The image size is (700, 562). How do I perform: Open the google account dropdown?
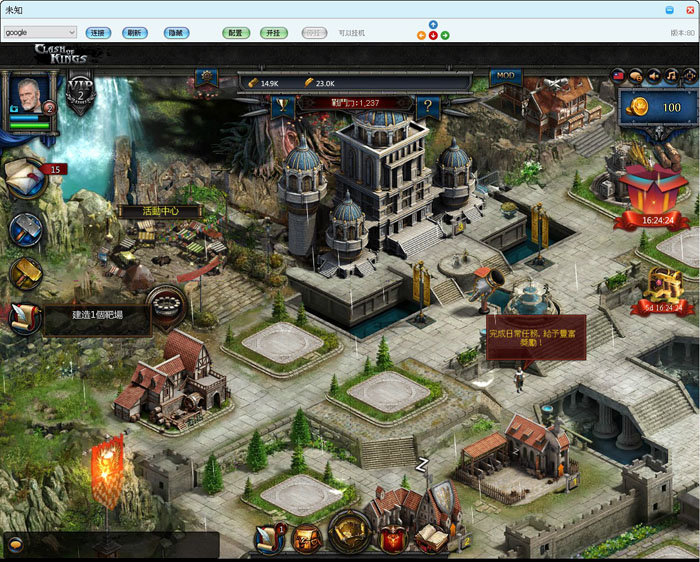point(40,33)
